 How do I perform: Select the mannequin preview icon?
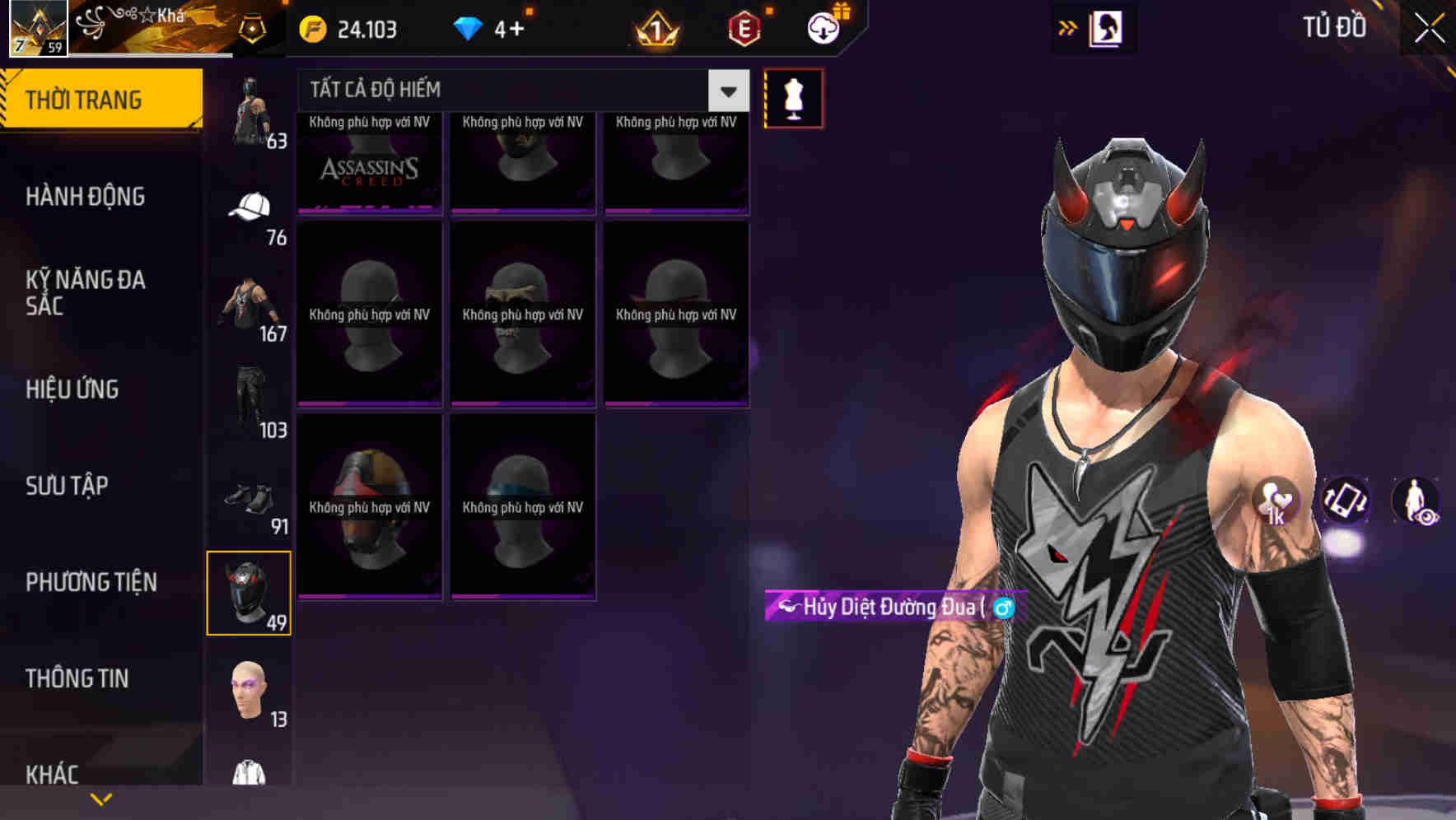tap(792, 97)
